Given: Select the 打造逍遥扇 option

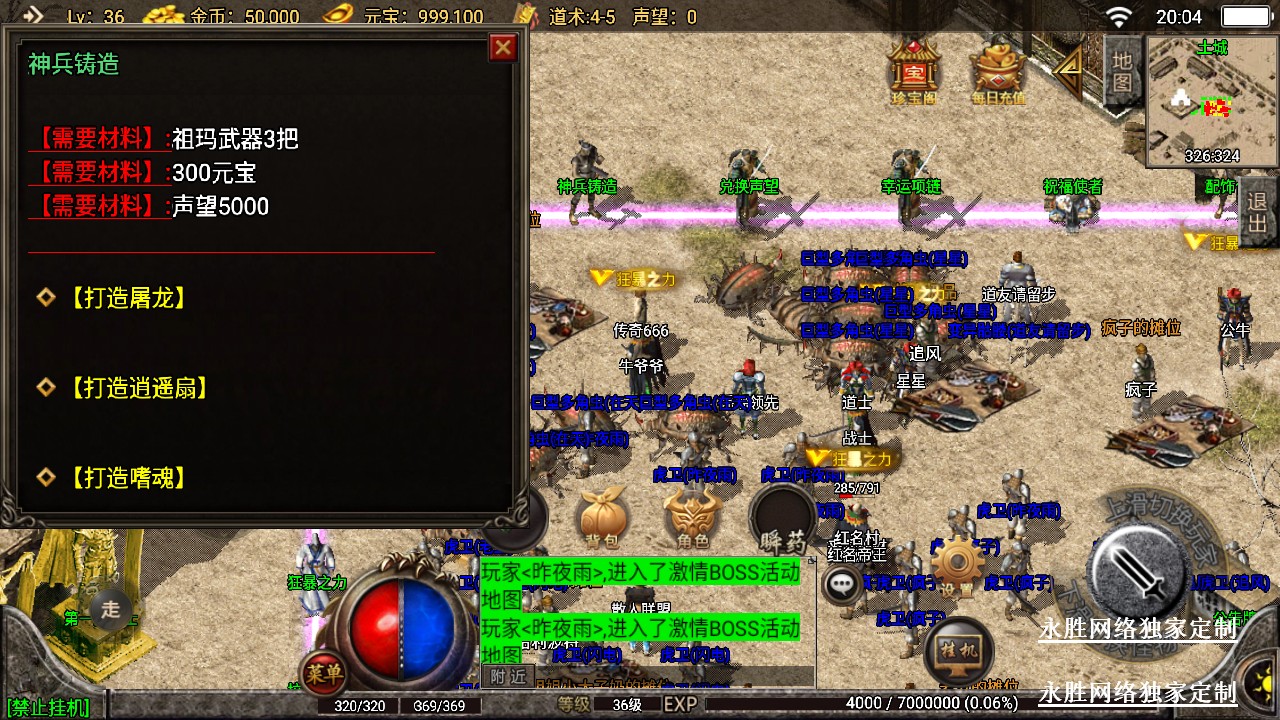Looking at the screenshot, I should pyautogui.click(x=138, y=388).
